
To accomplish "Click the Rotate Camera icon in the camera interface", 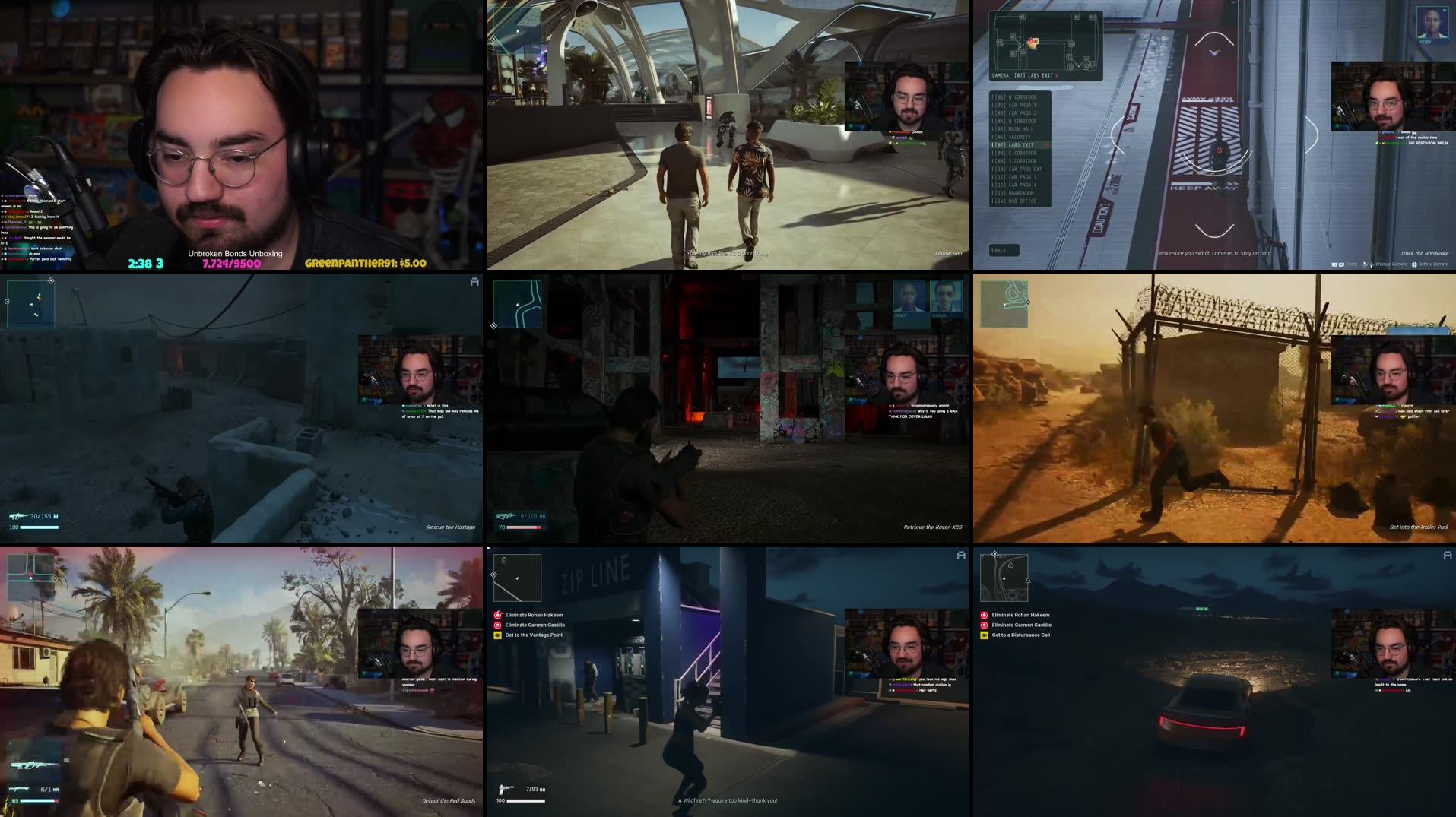I will [1416, 264].
